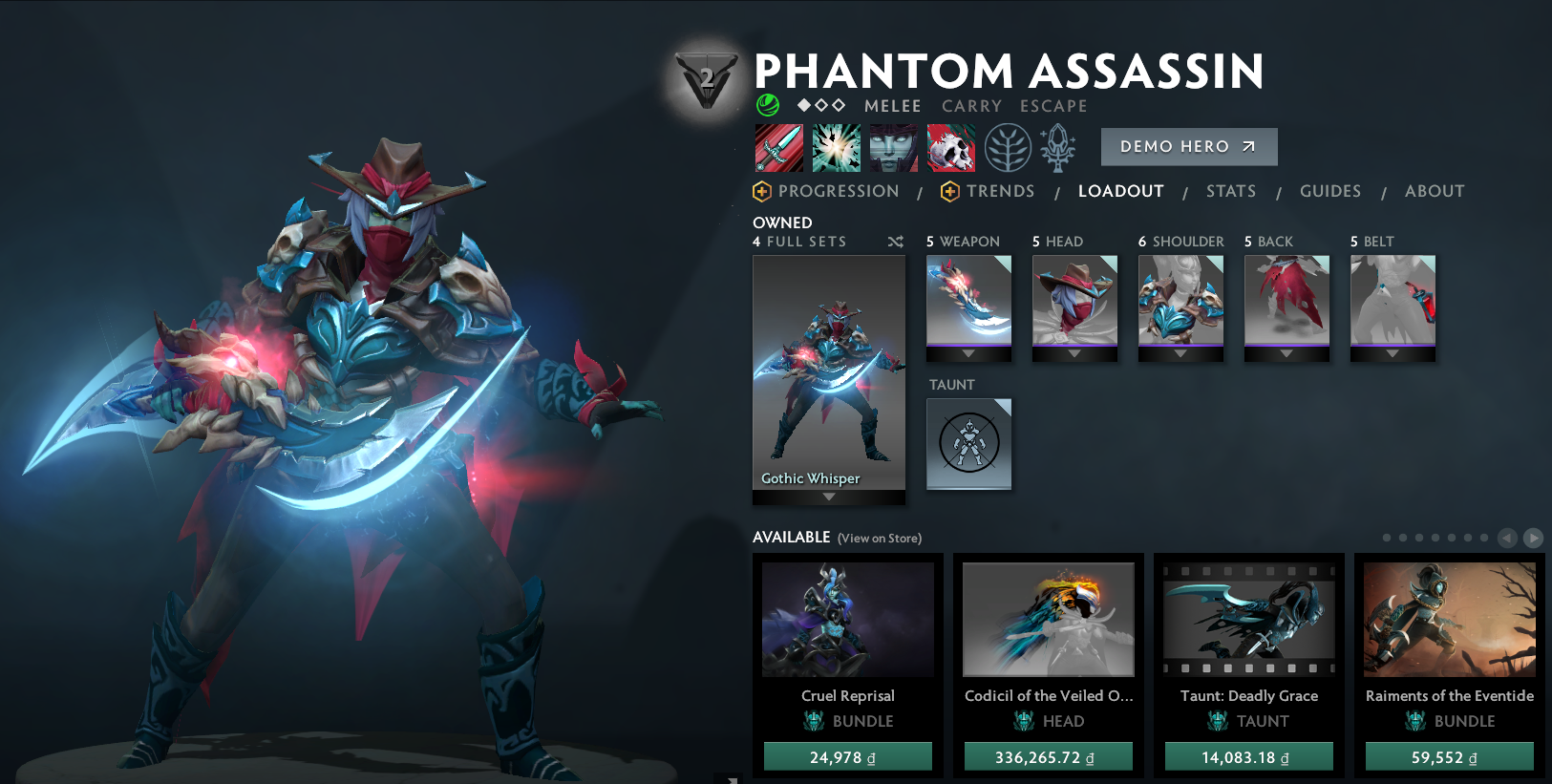Choose the equipped weapon slot
Image resolution: width=1552 pixels, height=784 pixels.
tap(968, 301)
